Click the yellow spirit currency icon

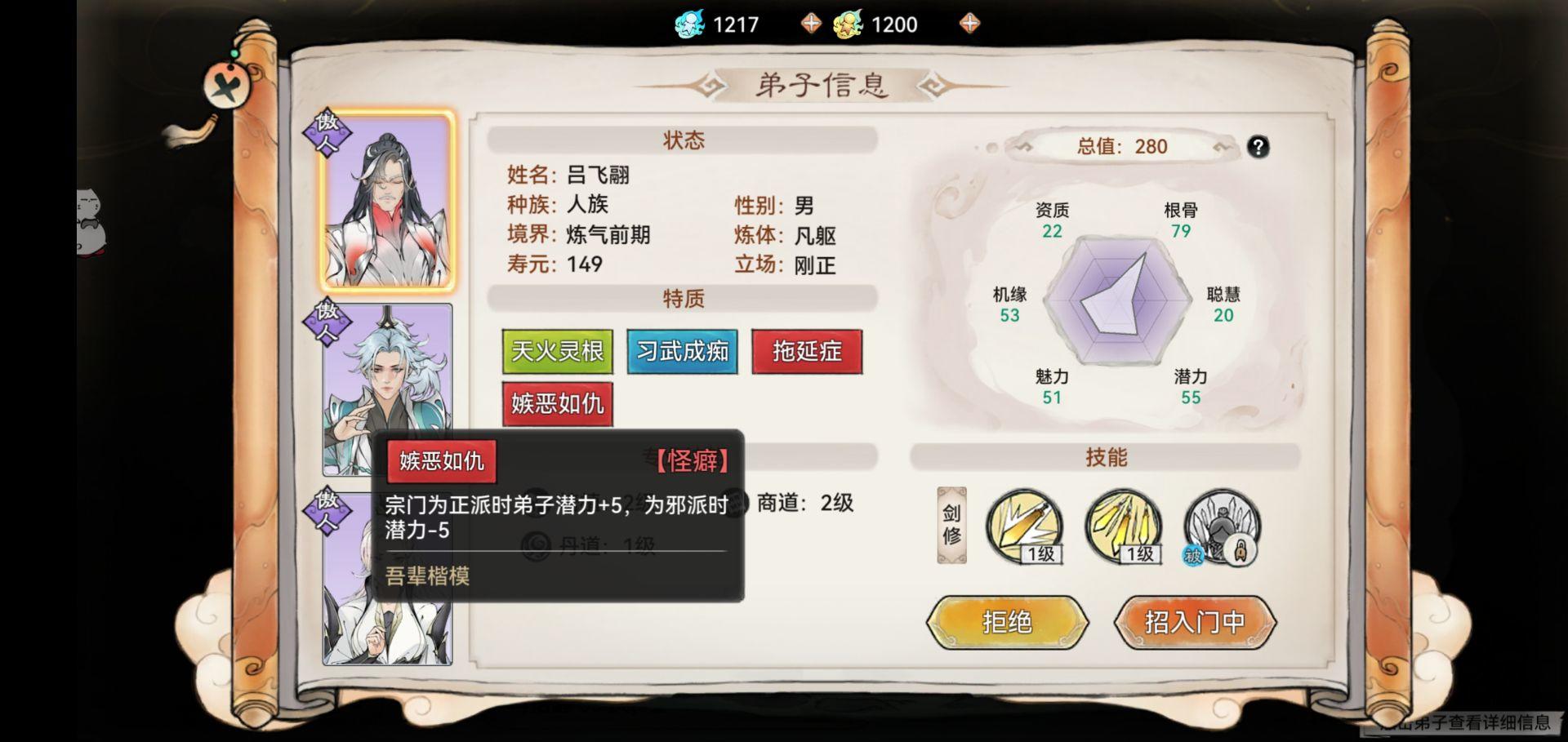[x=849, y=23]
